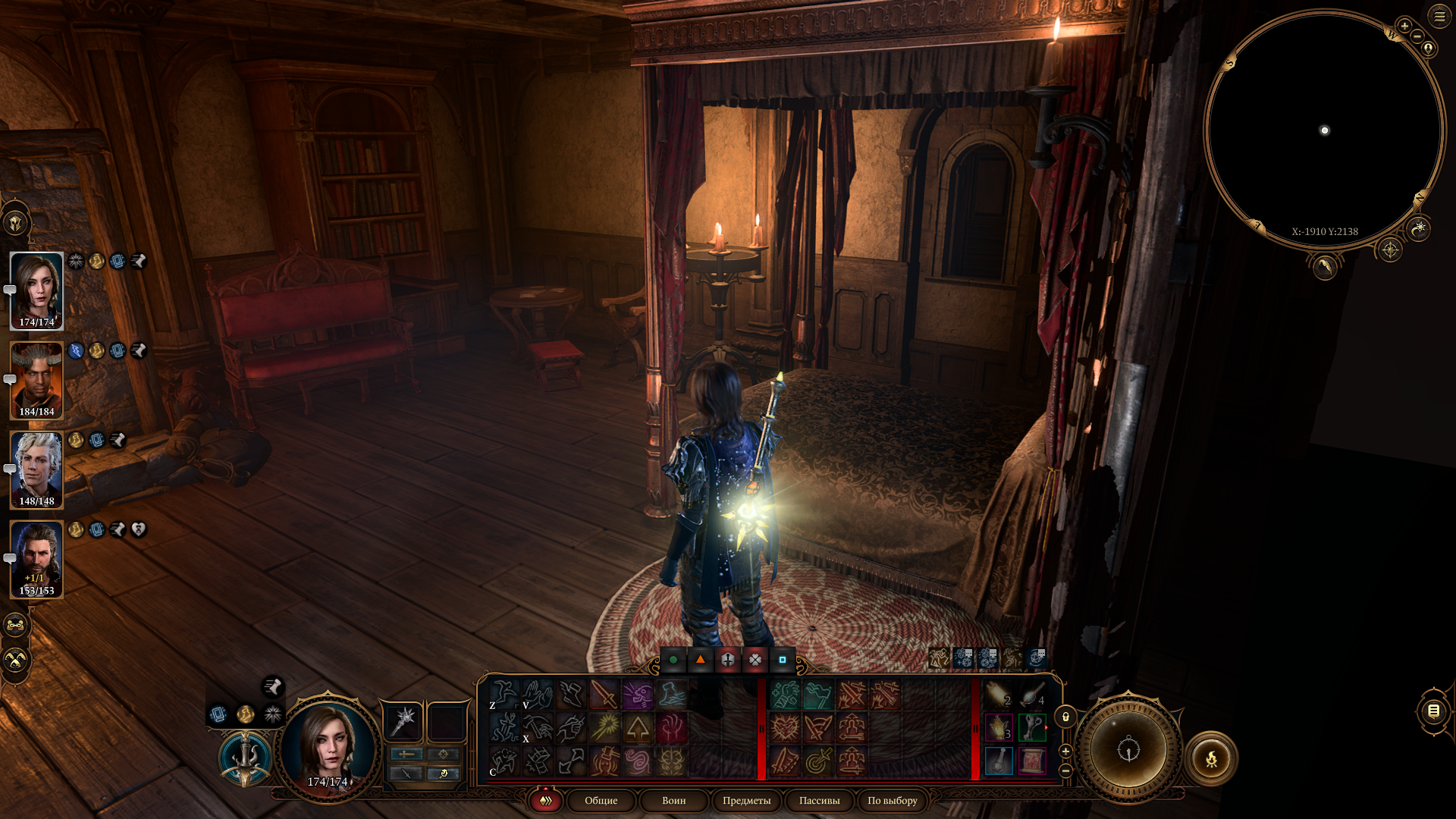
Task: Choose the white-haired elf companion portrait
Action: point(36,469)
